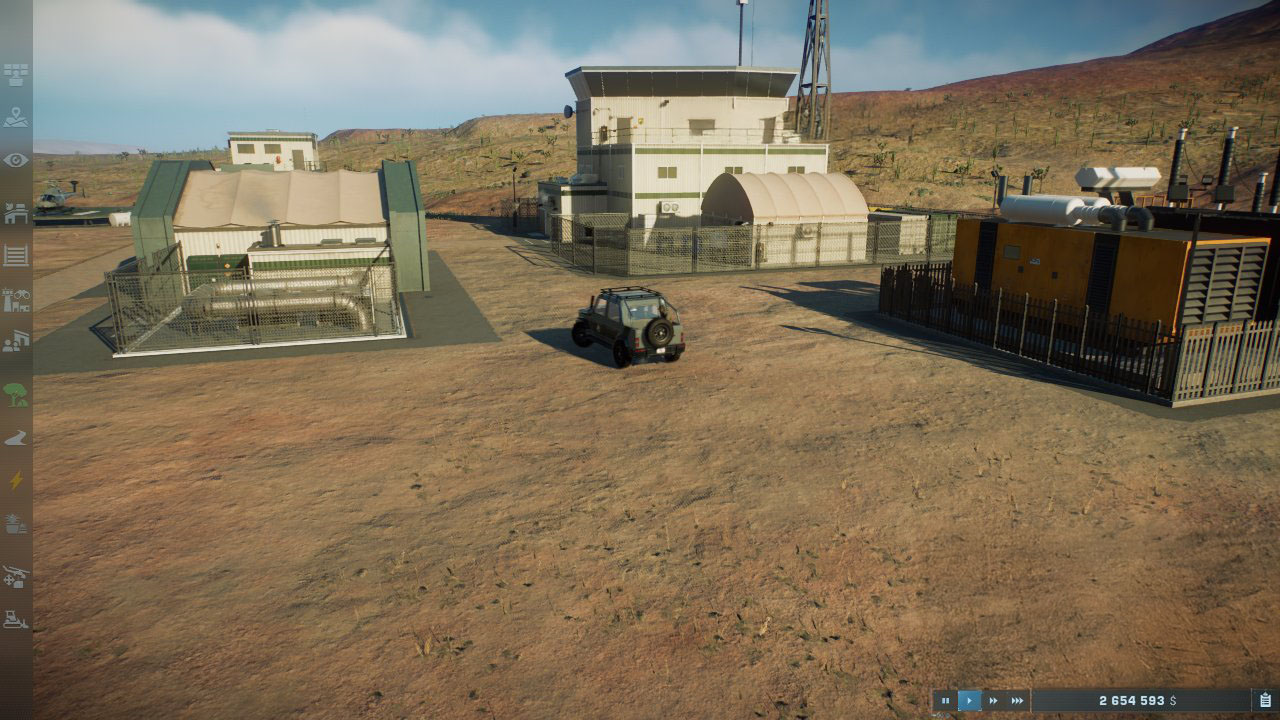Open the terrain shaping tool
Viewport: 1280px width, 720px height.
point(16,438)
